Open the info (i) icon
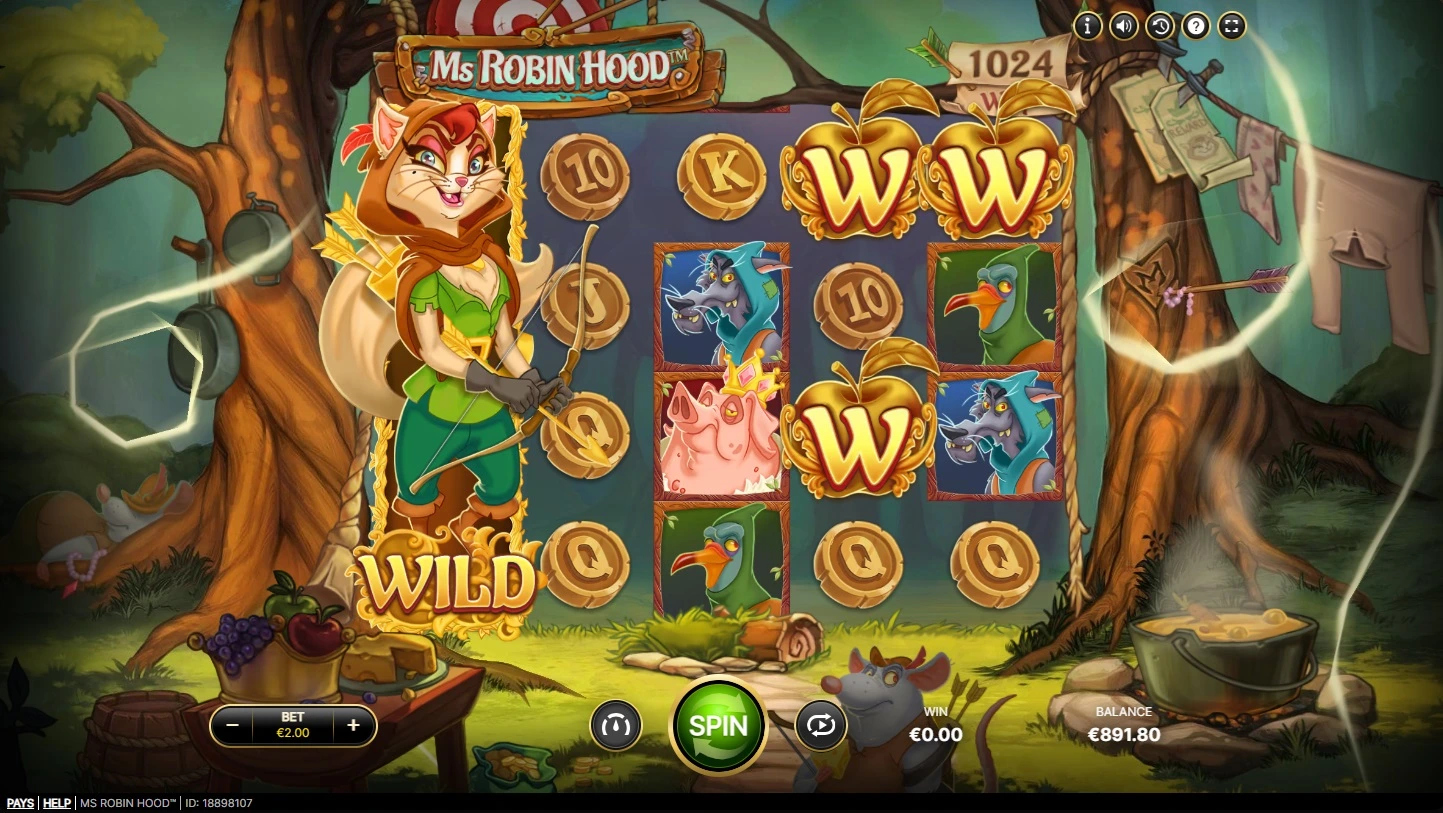1443x813 pixels. tap(1088, 26)
